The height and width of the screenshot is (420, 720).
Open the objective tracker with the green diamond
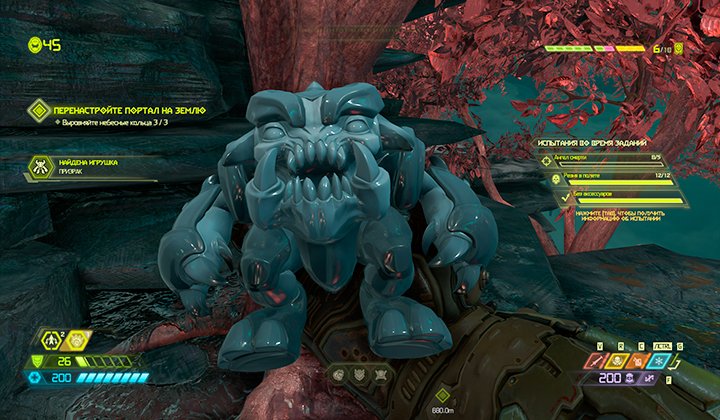[40, 109]
